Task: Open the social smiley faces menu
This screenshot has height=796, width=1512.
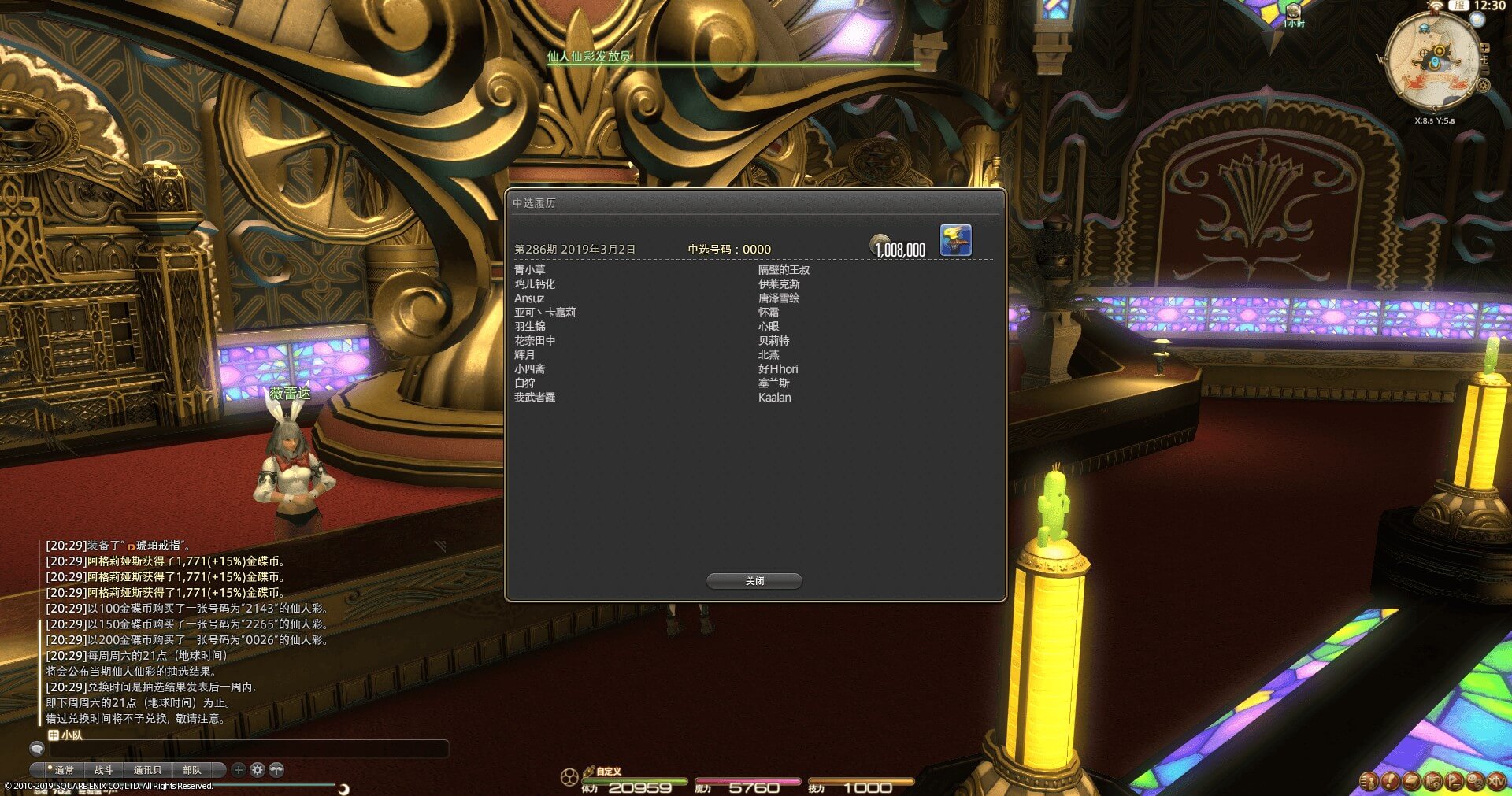Action: click(1475, 781)
